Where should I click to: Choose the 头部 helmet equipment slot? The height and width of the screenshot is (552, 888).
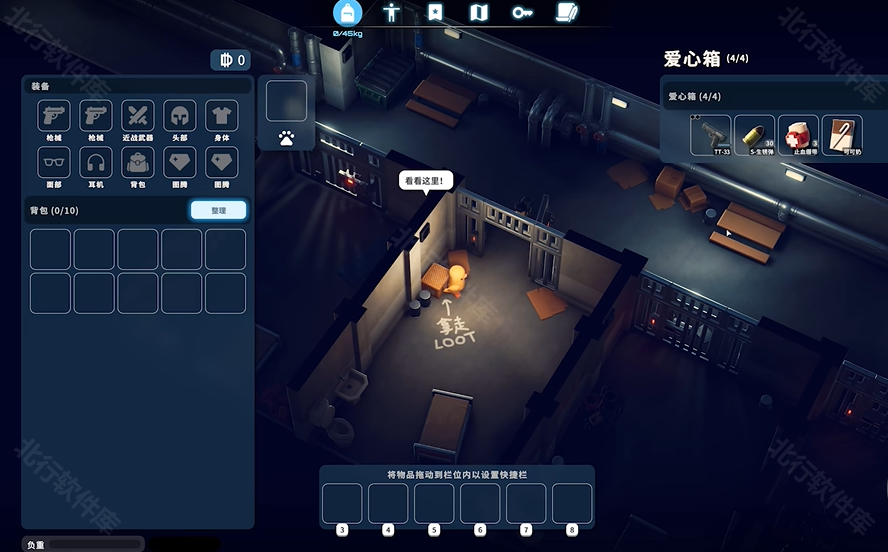click(179, 116)
